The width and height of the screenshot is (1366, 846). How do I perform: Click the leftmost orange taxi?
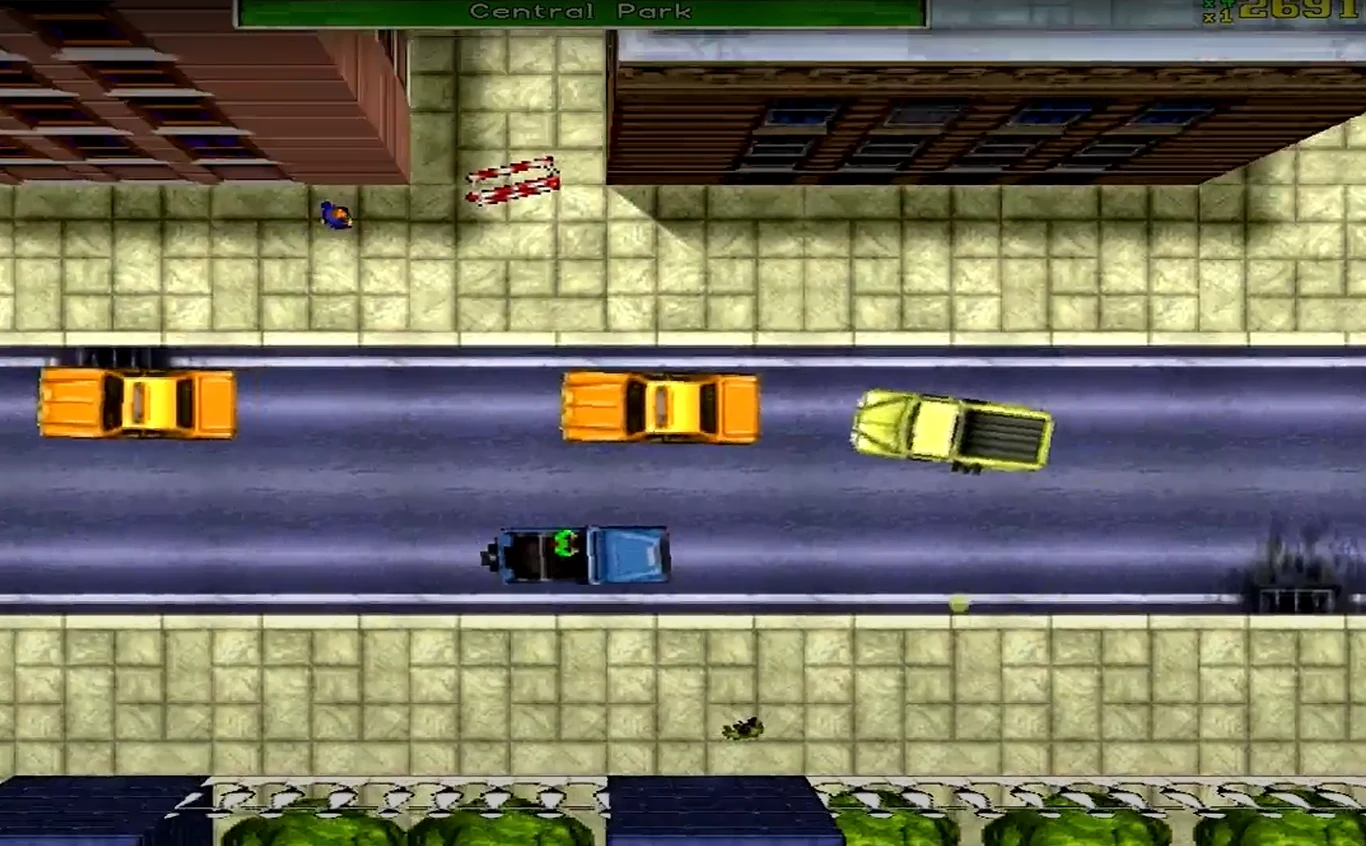135,404
